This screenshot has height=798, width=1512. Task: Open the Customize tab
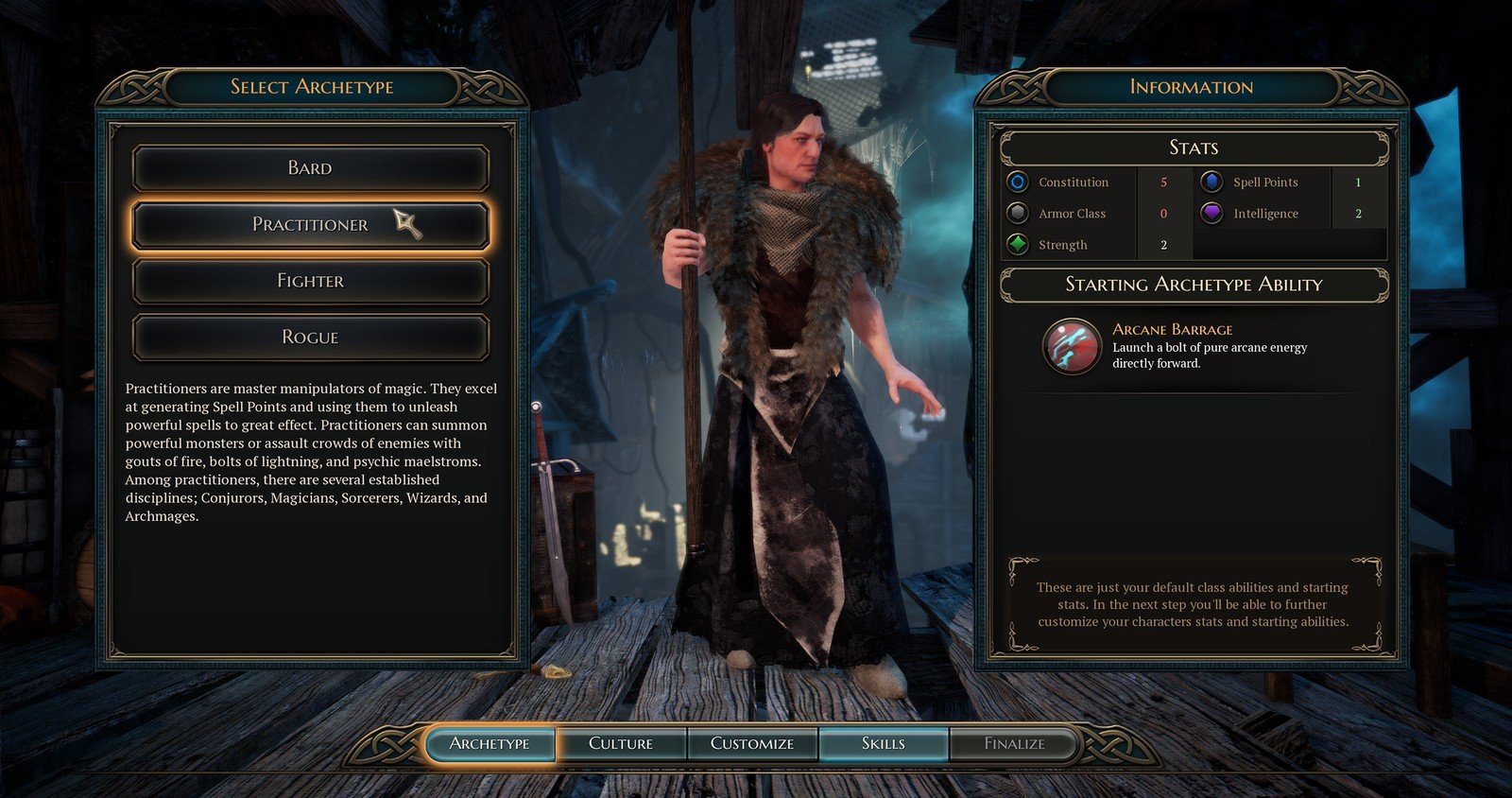pos(752,743)
